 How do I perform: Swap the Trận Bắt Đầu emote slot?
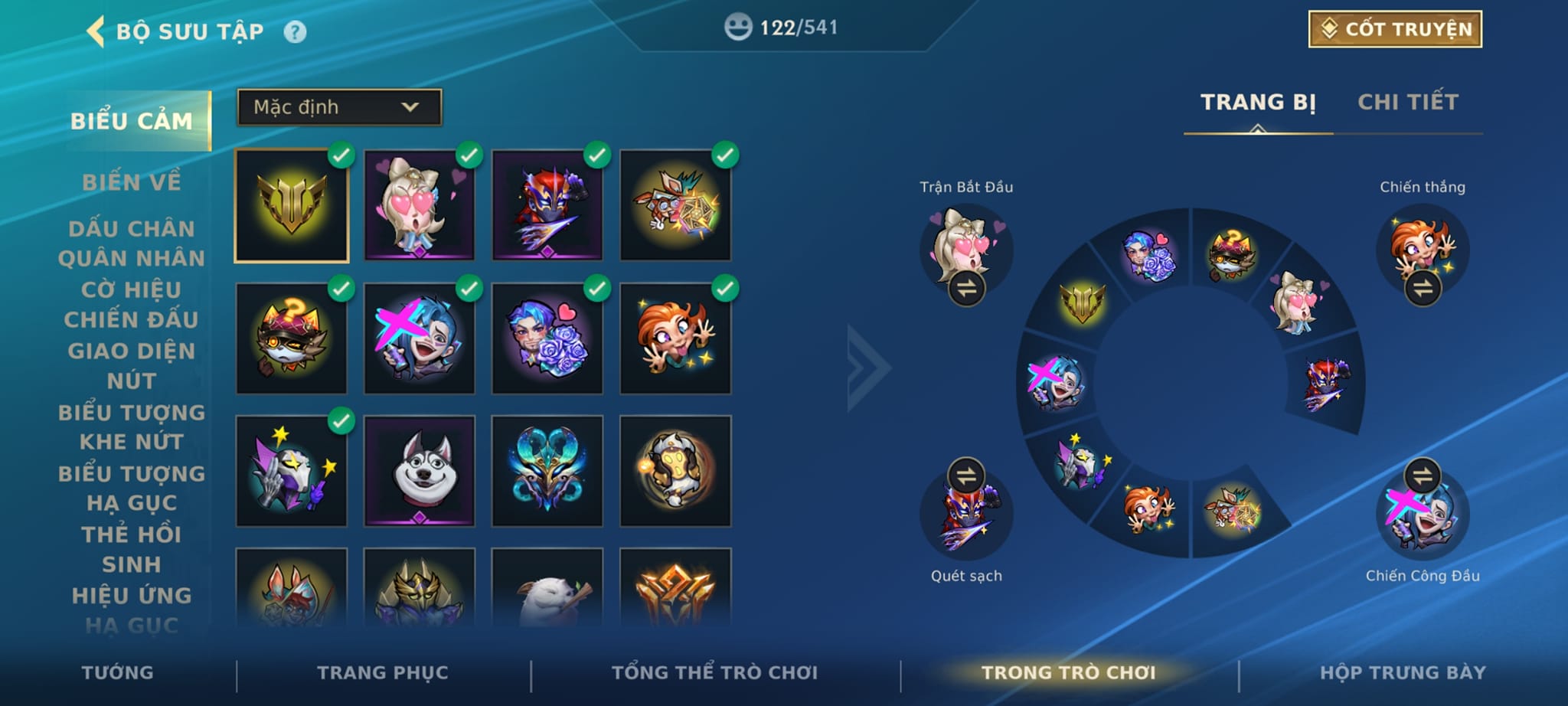click(x=966, y=289)
